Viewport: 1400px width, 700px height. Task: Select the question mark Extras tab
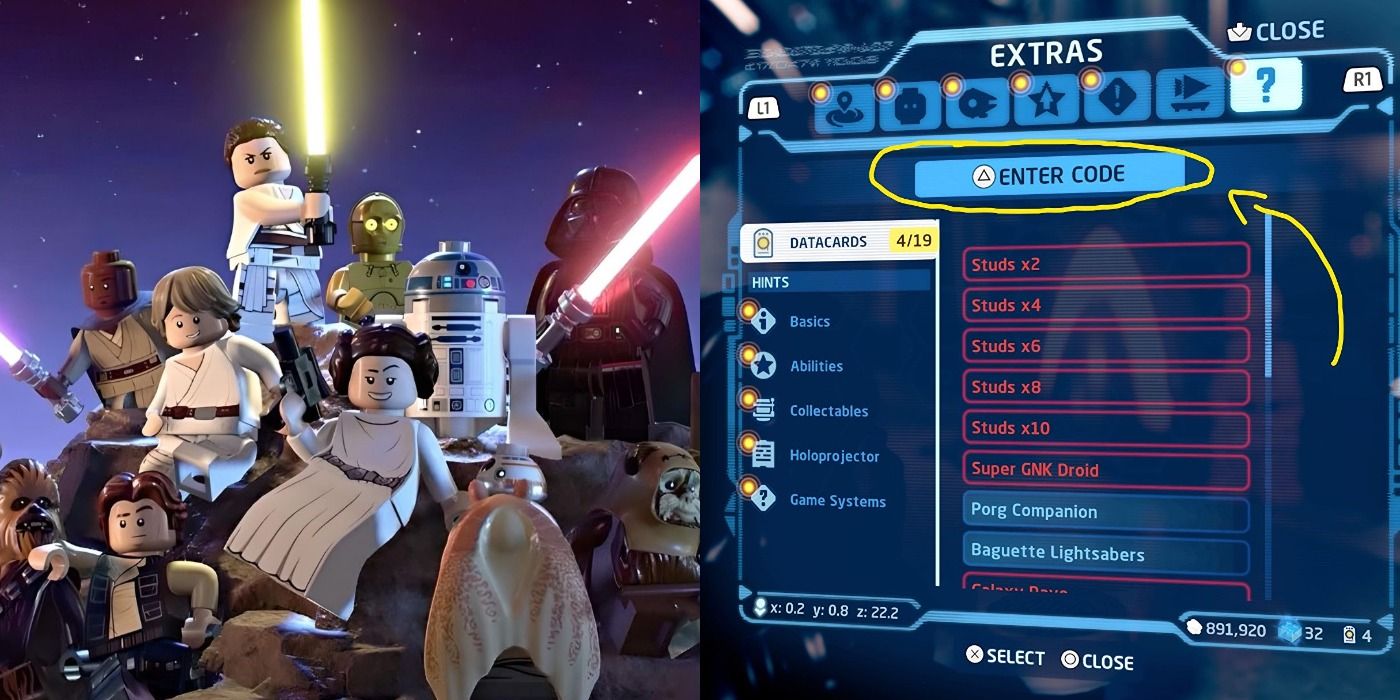coord(1265,86)
